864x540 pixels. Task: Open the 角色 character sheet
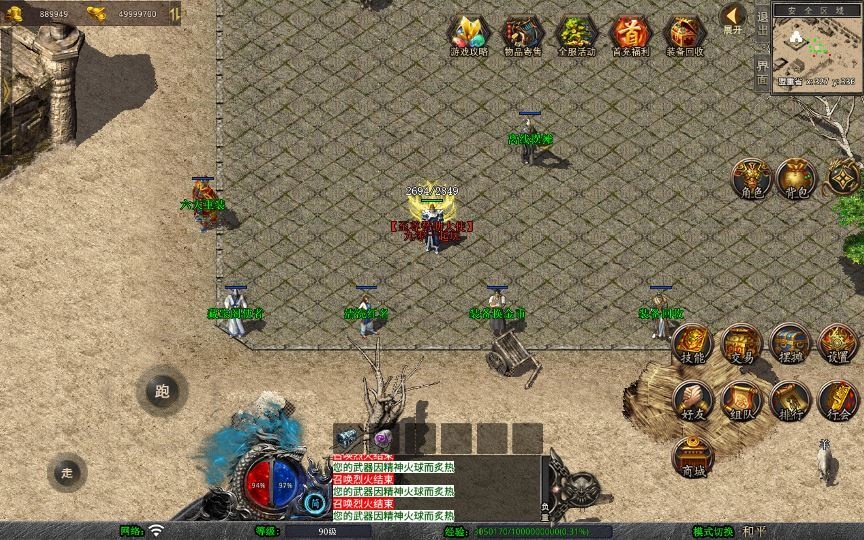coord(751,178)
